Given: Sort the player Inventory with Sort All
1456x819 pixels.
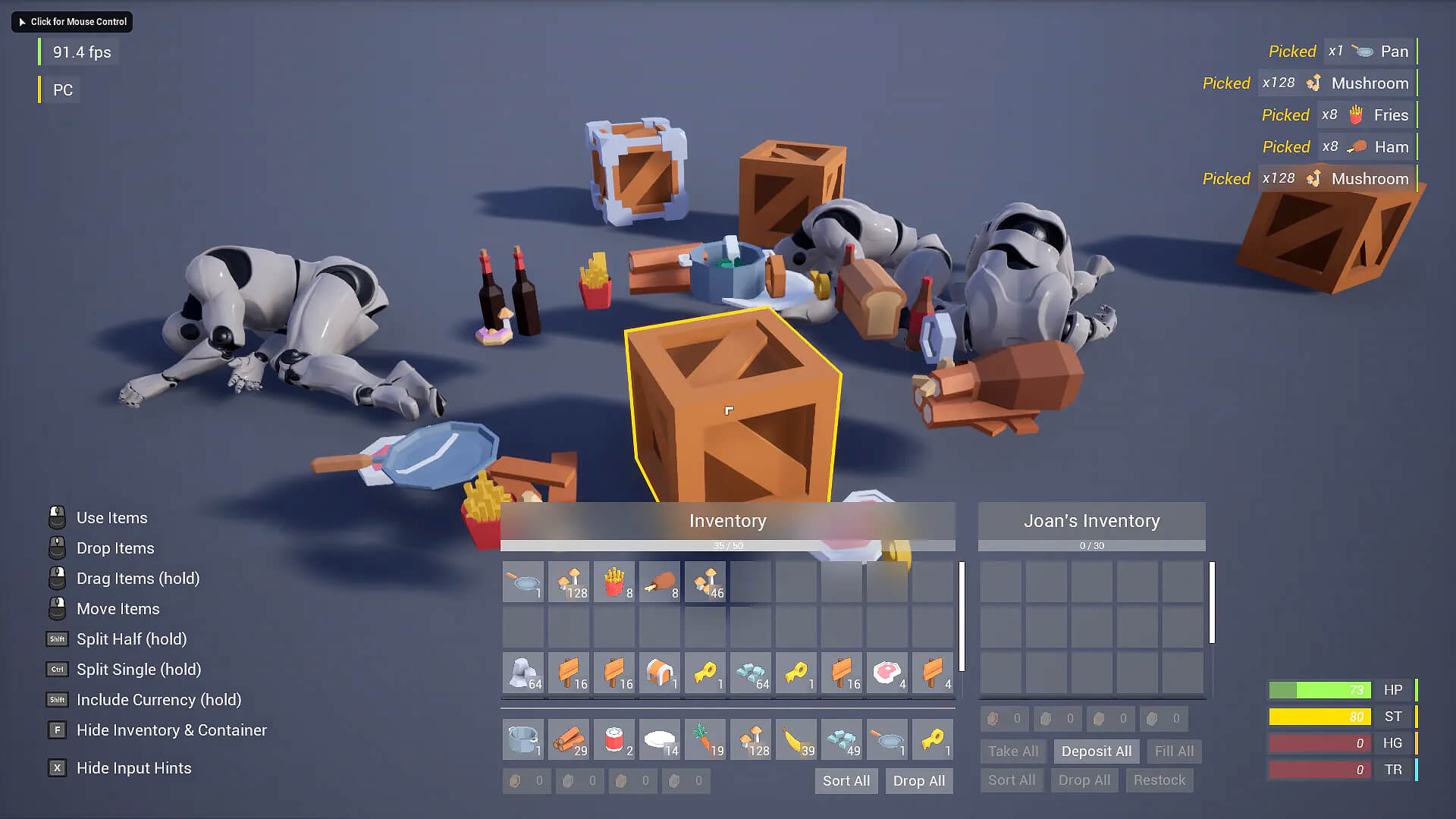Looking at the screenshot, I should [x=846, y=781].
